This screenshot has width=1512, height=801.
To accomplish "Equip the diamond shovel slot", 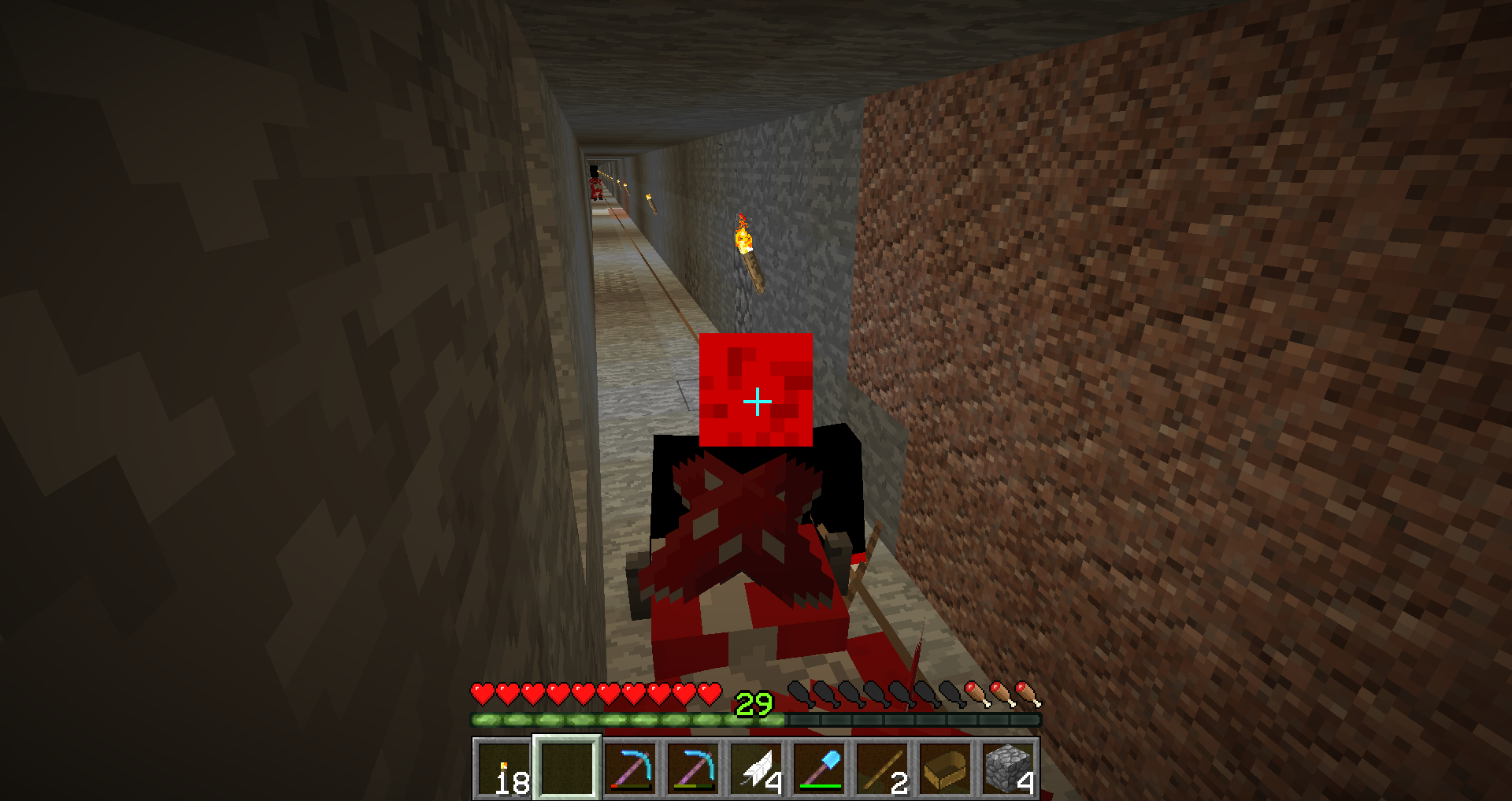I will pyautogui.click(x=819, y=769).
